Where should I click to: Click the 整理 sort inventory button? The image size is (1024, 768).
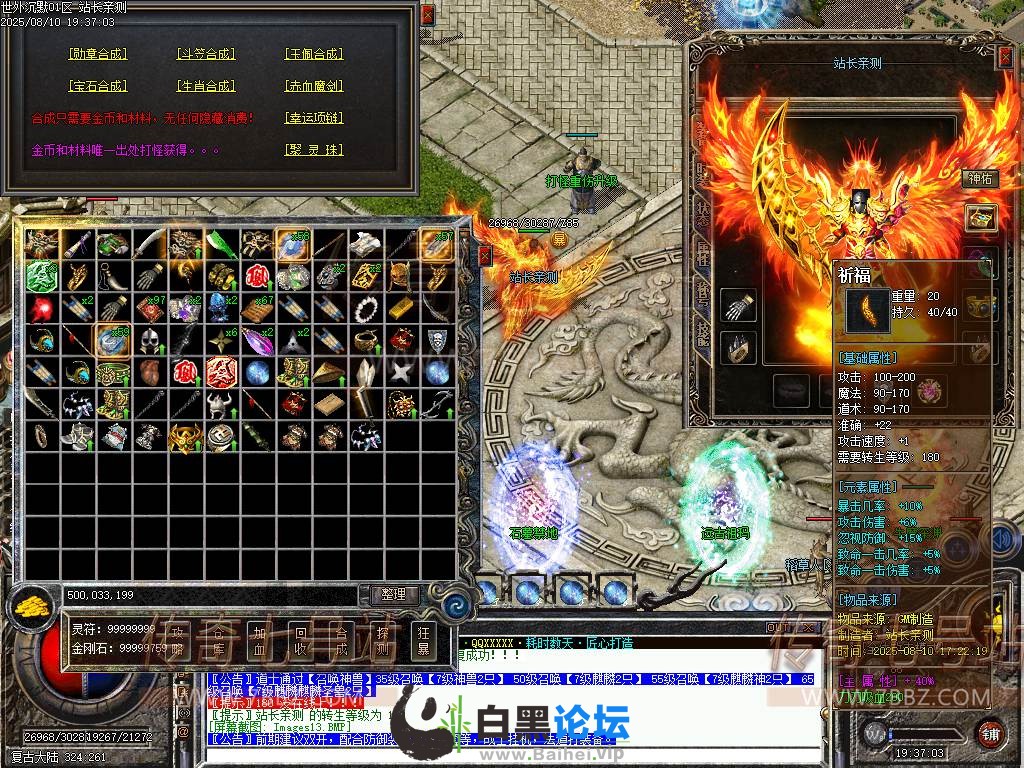(x=394, y=594)
